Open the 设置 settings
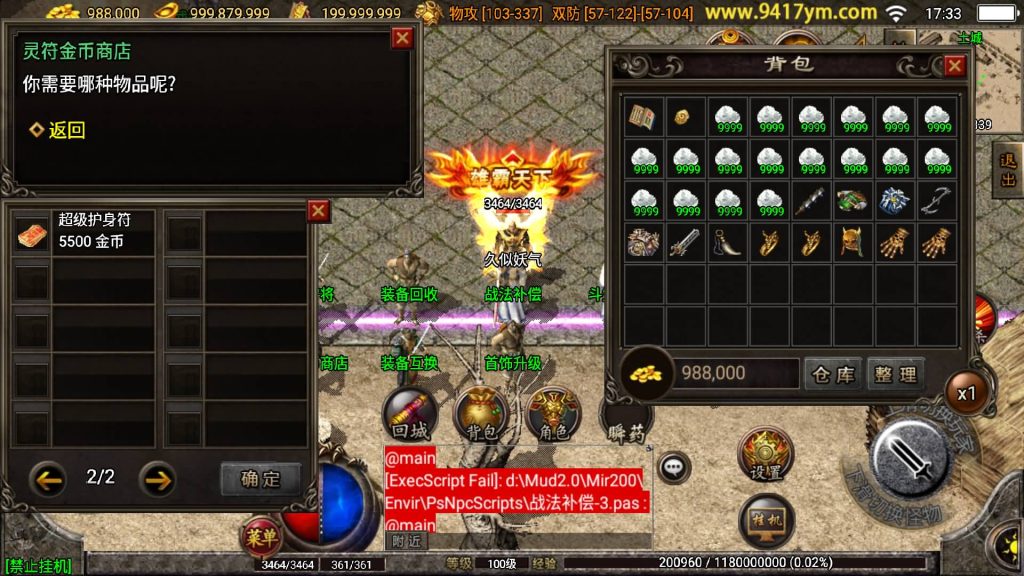Image resolution: width=1024 pixels, height=576 pixels. [x=766, y=456]
